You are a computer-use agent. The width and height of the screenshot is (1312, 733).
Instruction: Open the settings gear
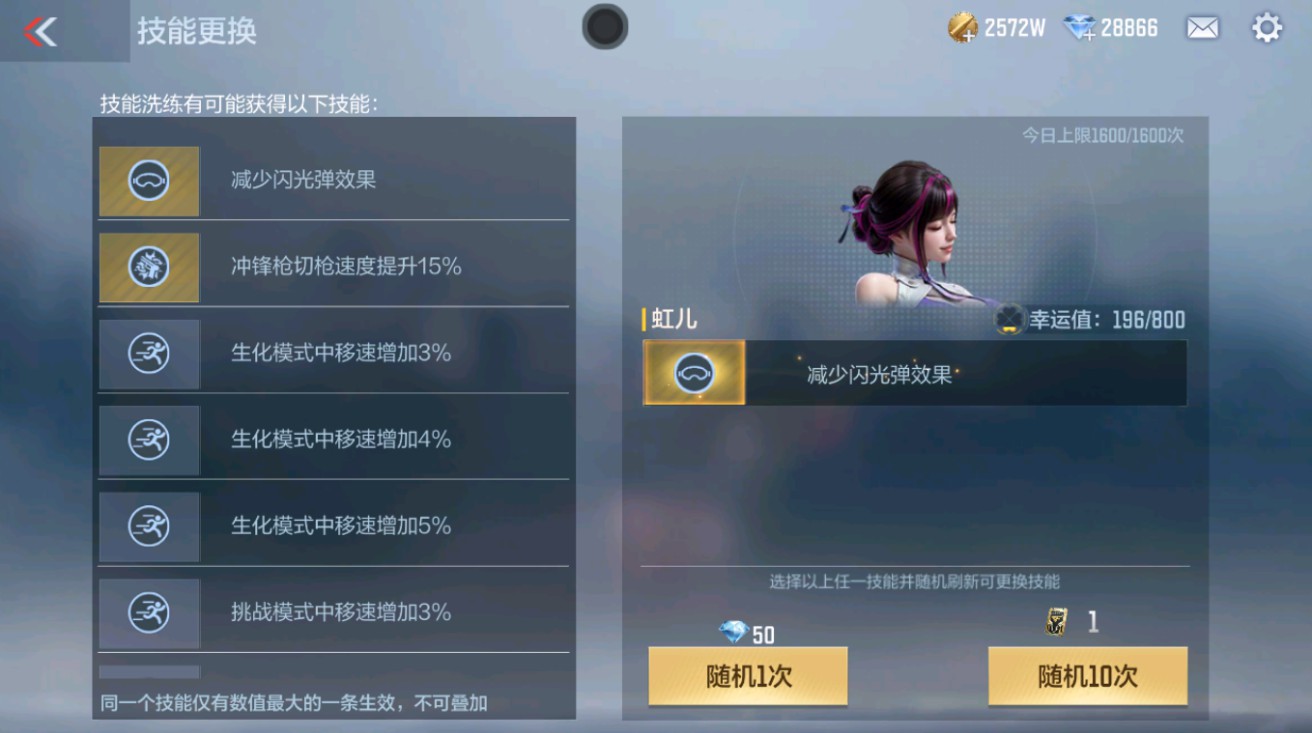1267,29
